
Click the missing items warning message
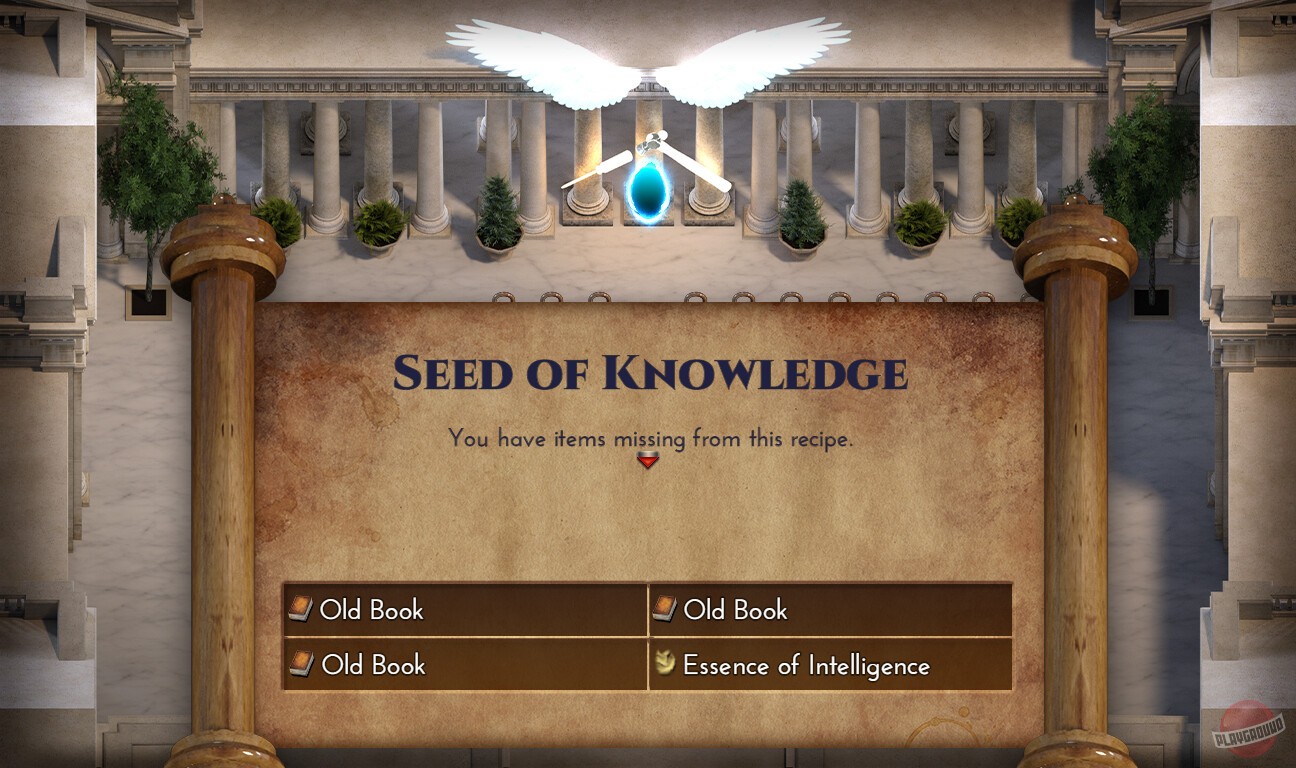(x=648, y=437)
